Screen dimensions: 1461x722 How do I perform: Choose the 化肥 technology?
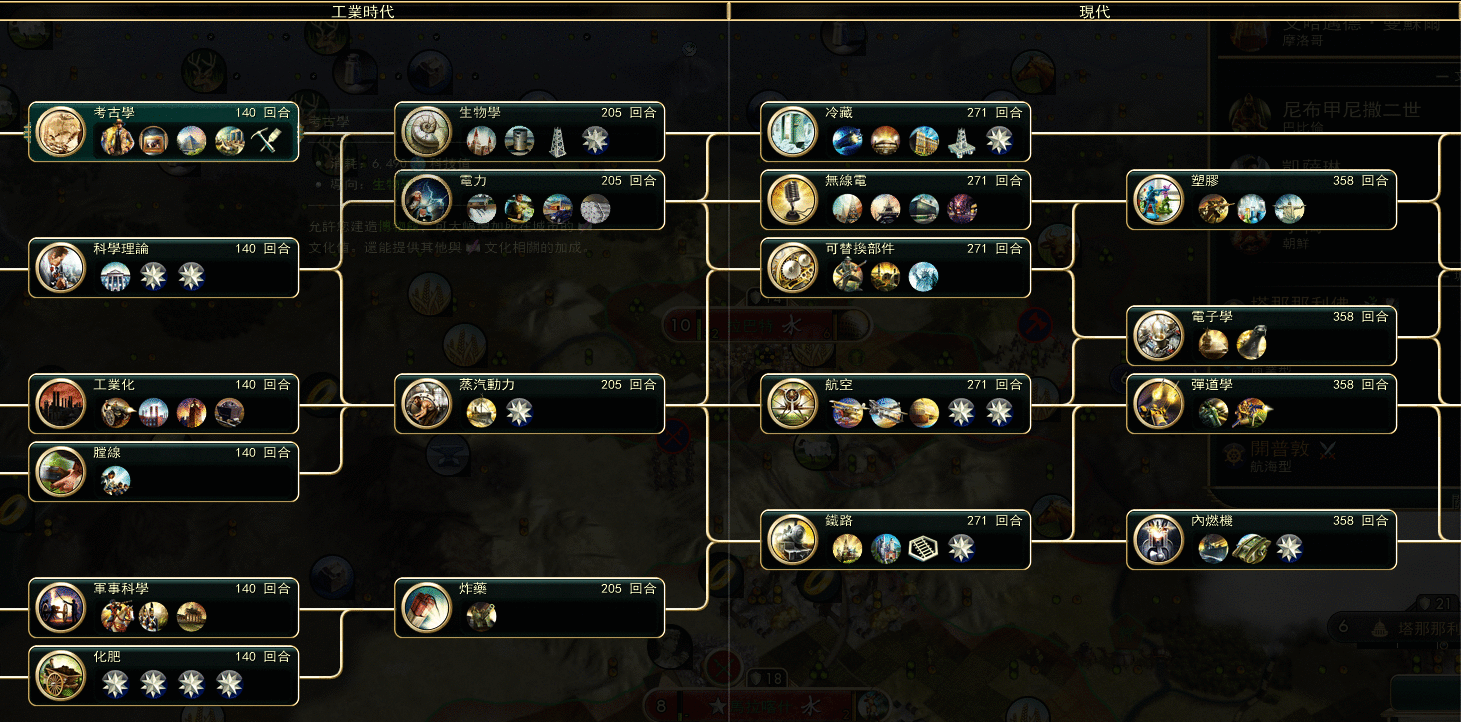pos(163,675)
